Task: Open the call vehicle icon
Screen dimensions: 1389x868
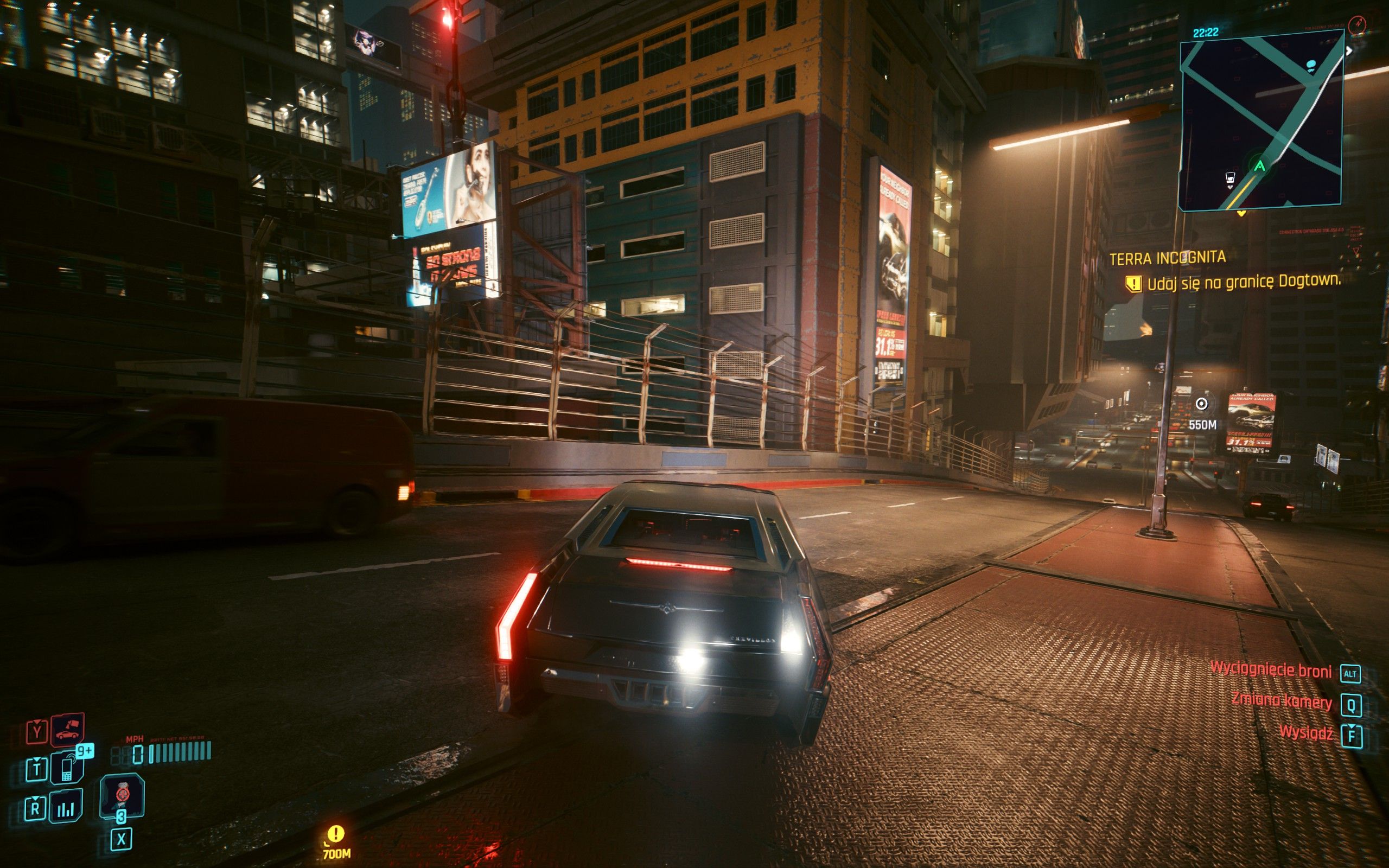Action: tap(68, 730)
